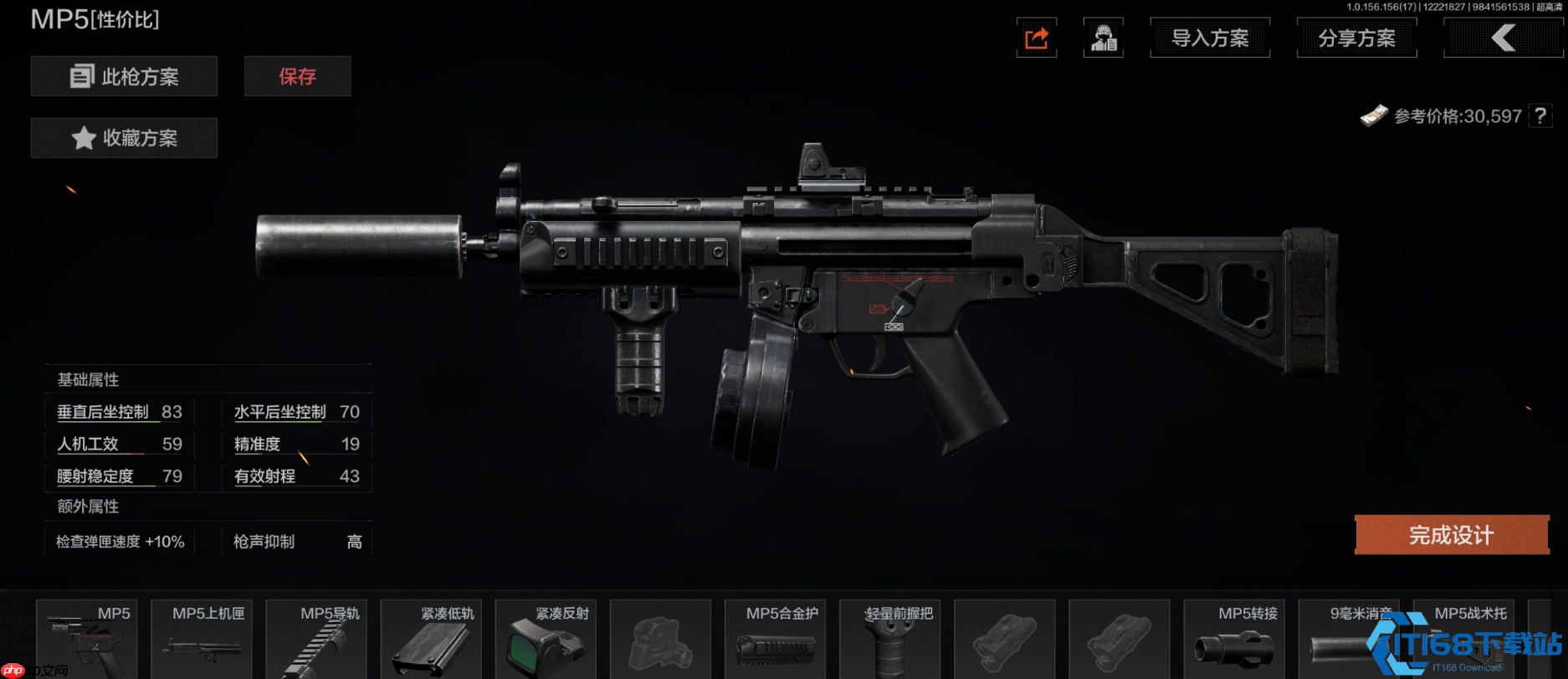
Task: Choose 导入方案 to import a loadout
Action: coord(1210,39)
